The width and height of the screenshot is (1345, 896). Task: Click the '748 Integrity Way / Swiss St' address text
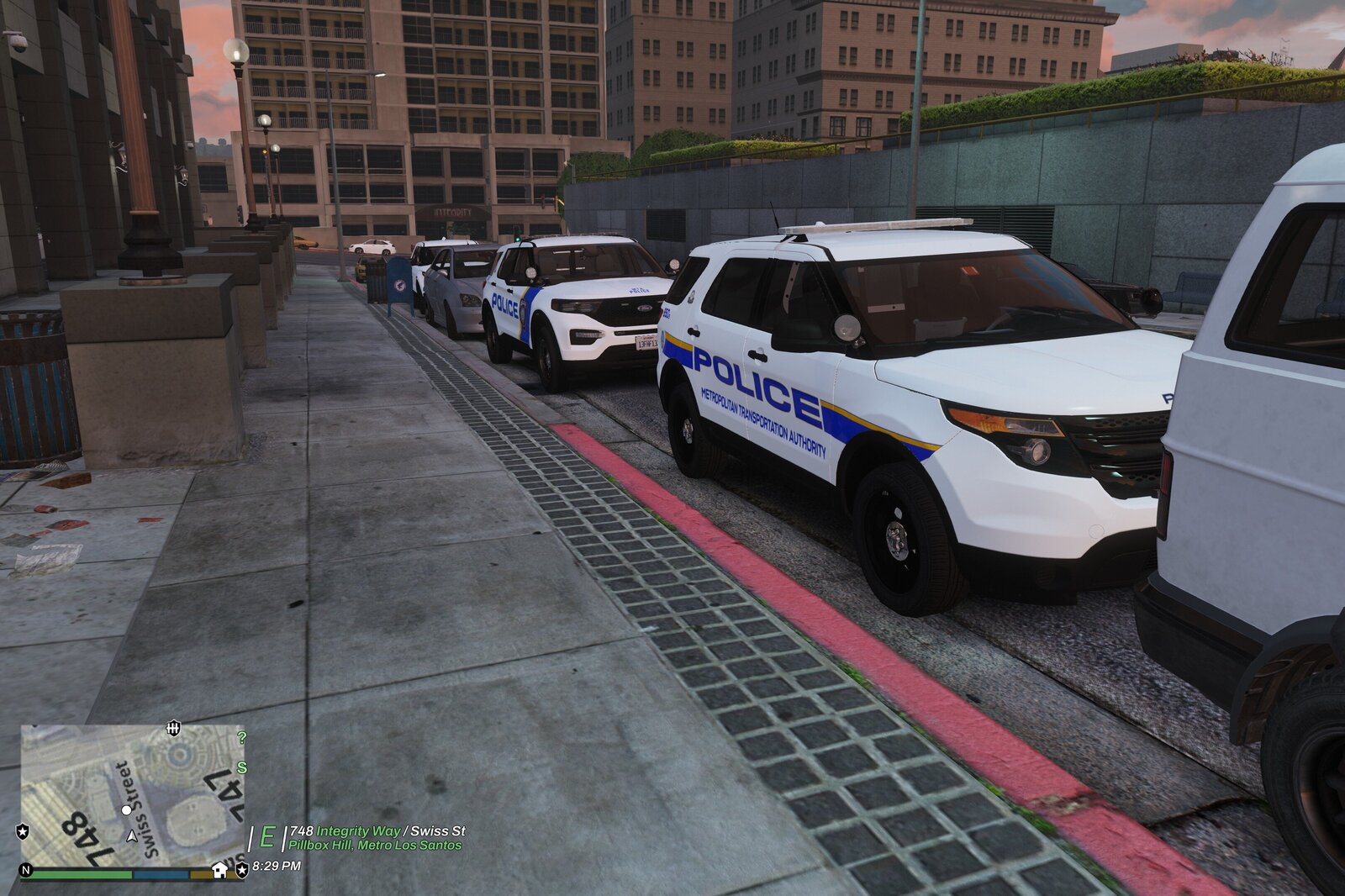377,832
